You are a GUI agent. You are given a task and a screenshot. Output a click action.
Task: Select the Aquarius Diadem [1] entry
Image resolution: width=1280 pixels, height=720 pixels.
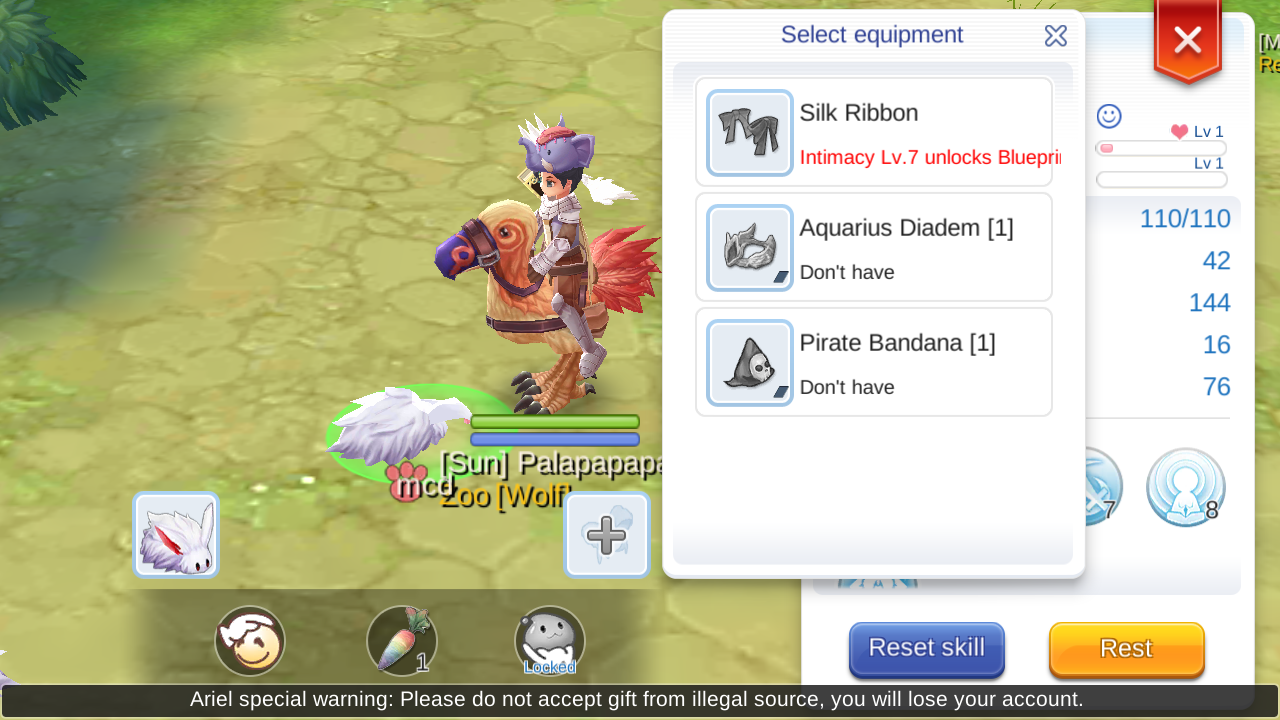873,247
